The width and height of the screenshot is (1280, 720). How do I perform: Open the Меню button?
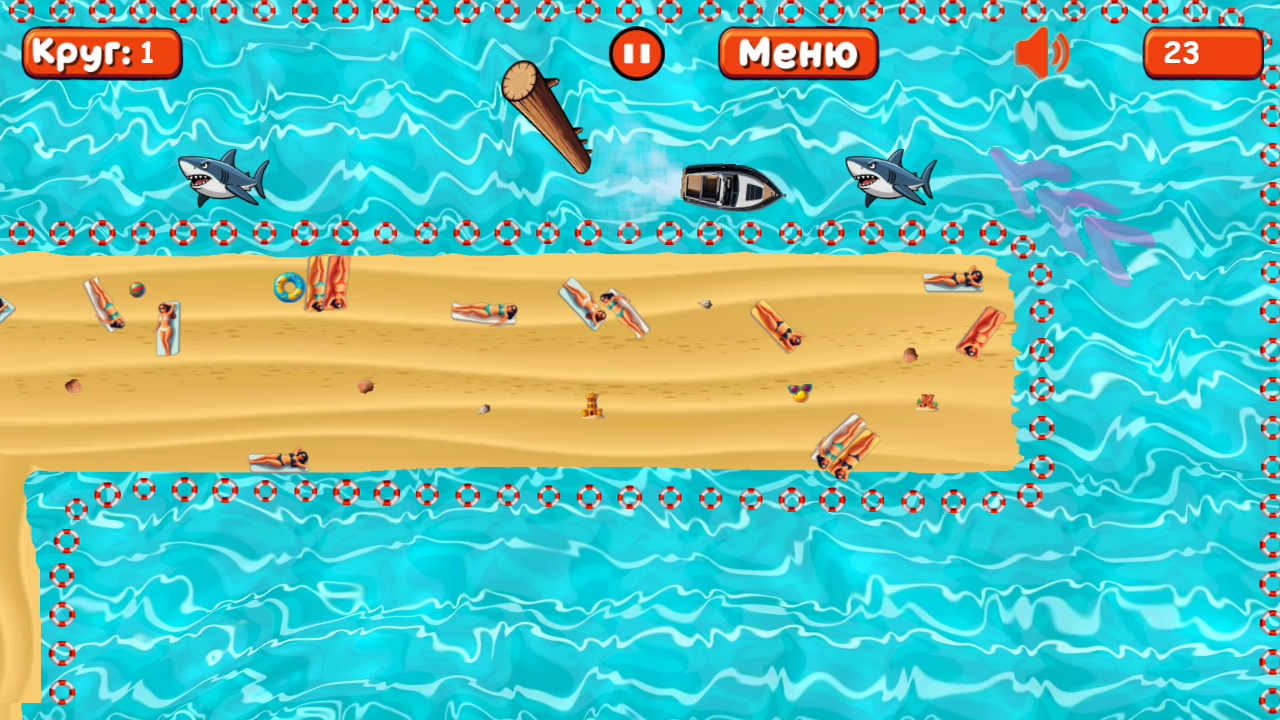click(x=797, y=54)
